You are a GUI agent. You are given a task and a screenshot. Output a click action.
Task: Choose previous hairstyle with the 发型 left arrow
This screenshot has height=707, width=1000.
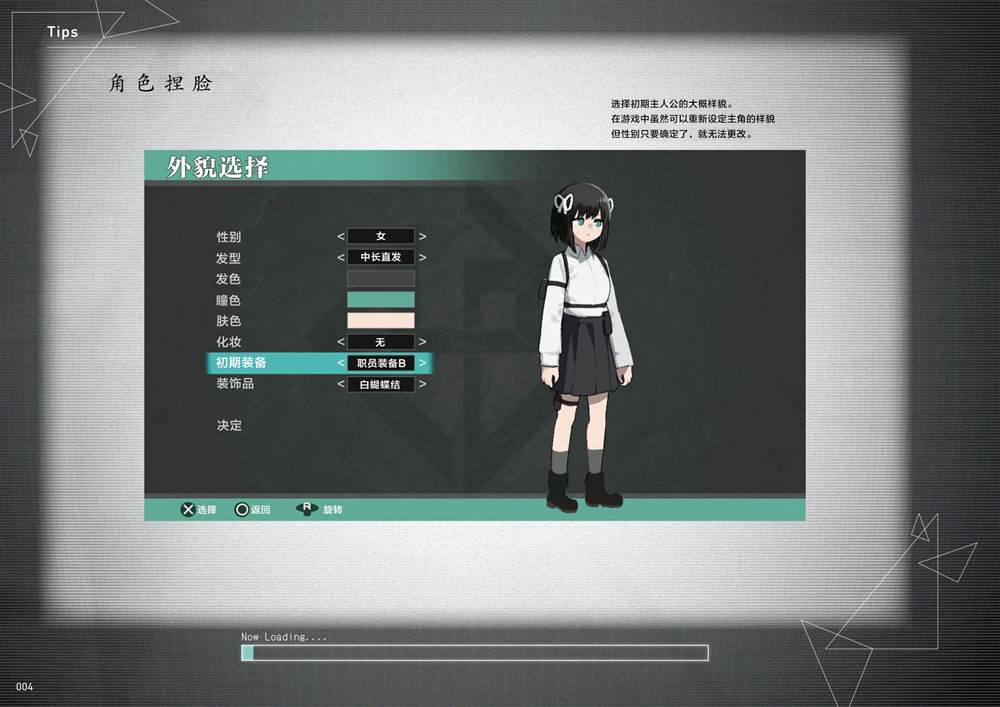click(340, 258)
